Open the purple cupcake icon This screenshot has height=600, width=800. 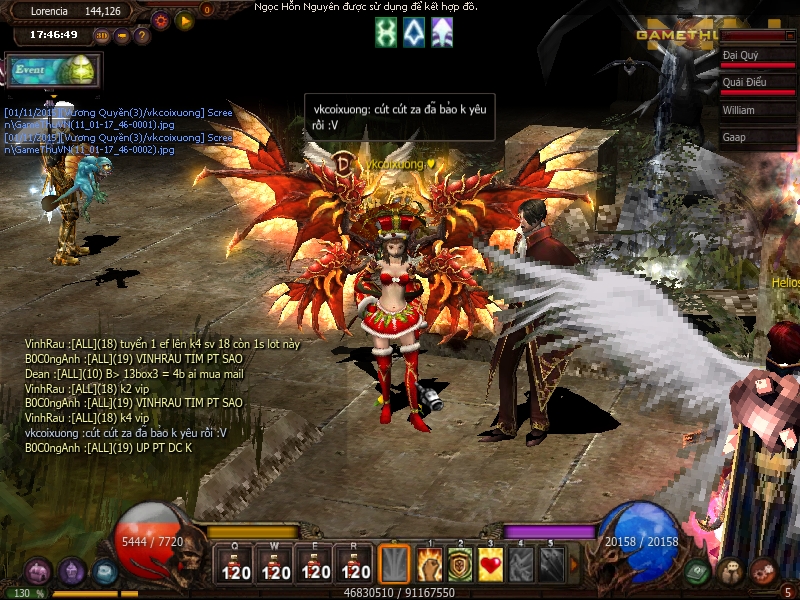click(72, 571)
